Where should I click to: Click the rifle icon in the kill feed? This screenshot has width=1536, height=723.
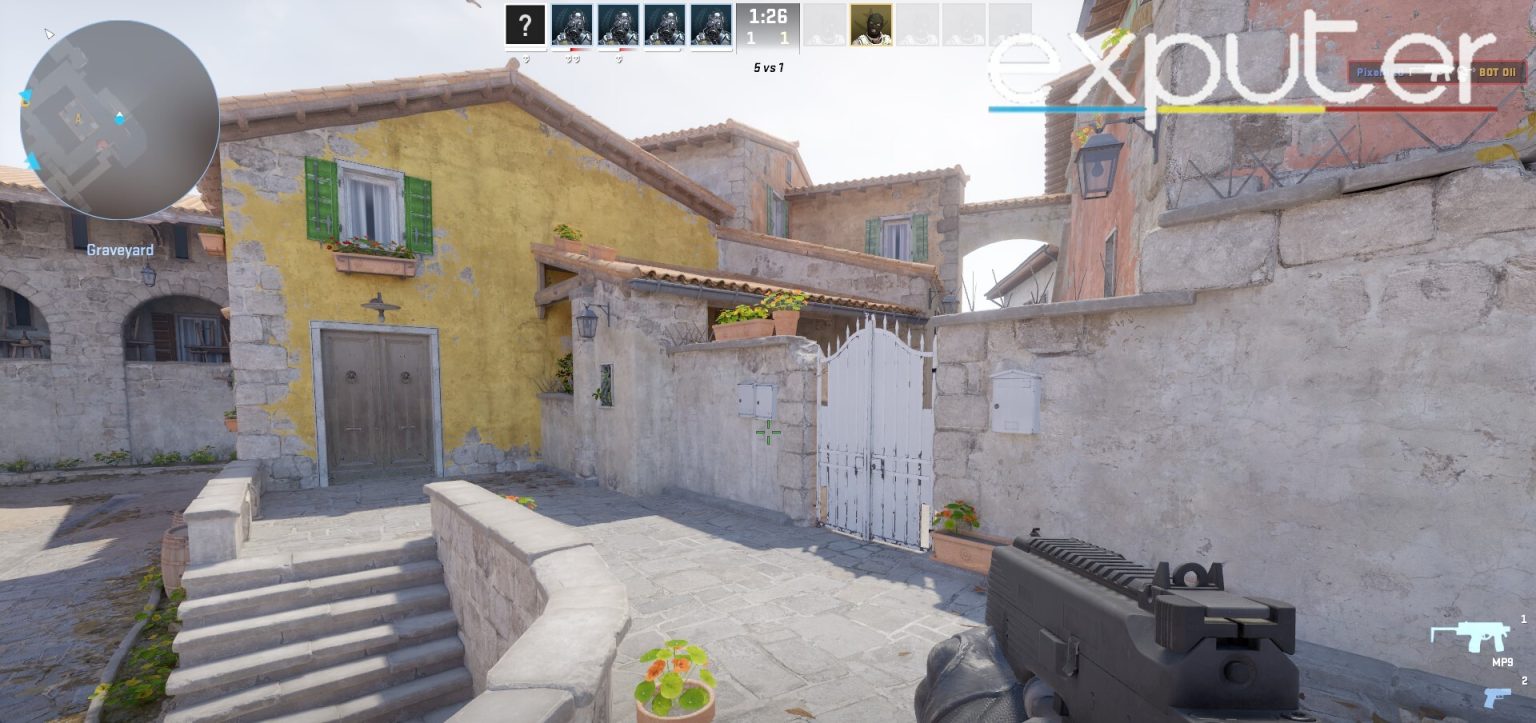tap(1438, 72)
